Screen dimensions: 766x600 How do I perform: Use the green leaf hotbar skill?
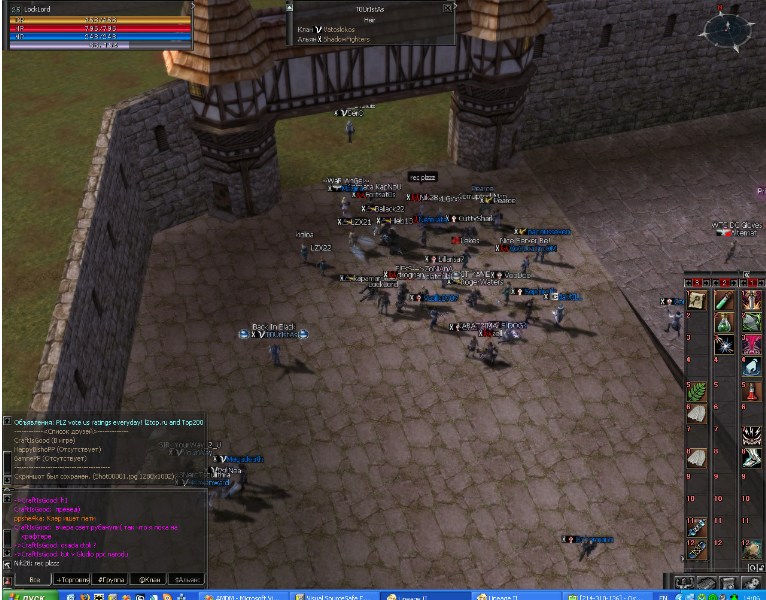pos(698,391)
